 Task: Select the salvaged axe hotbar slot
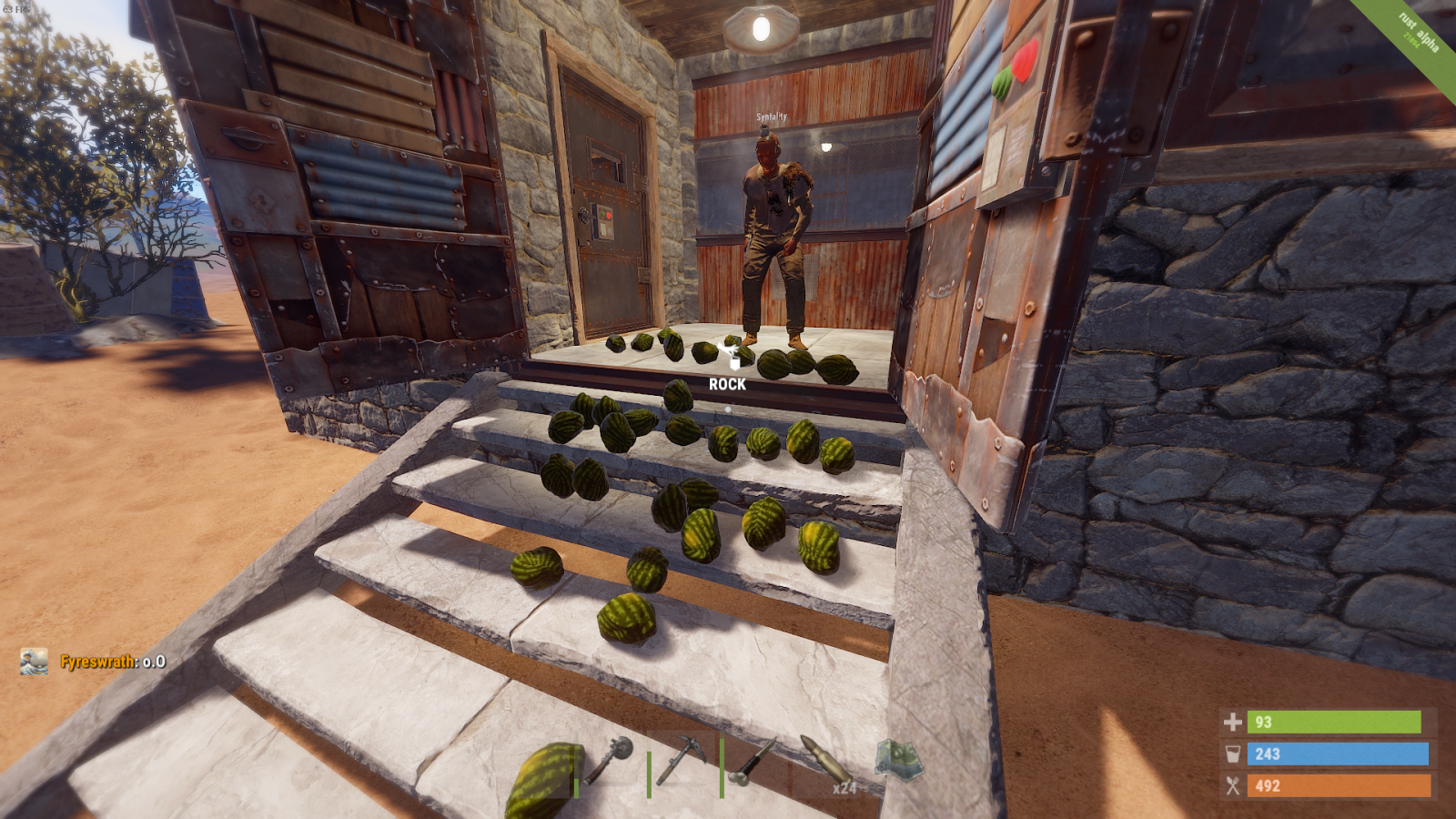point(609,761)
